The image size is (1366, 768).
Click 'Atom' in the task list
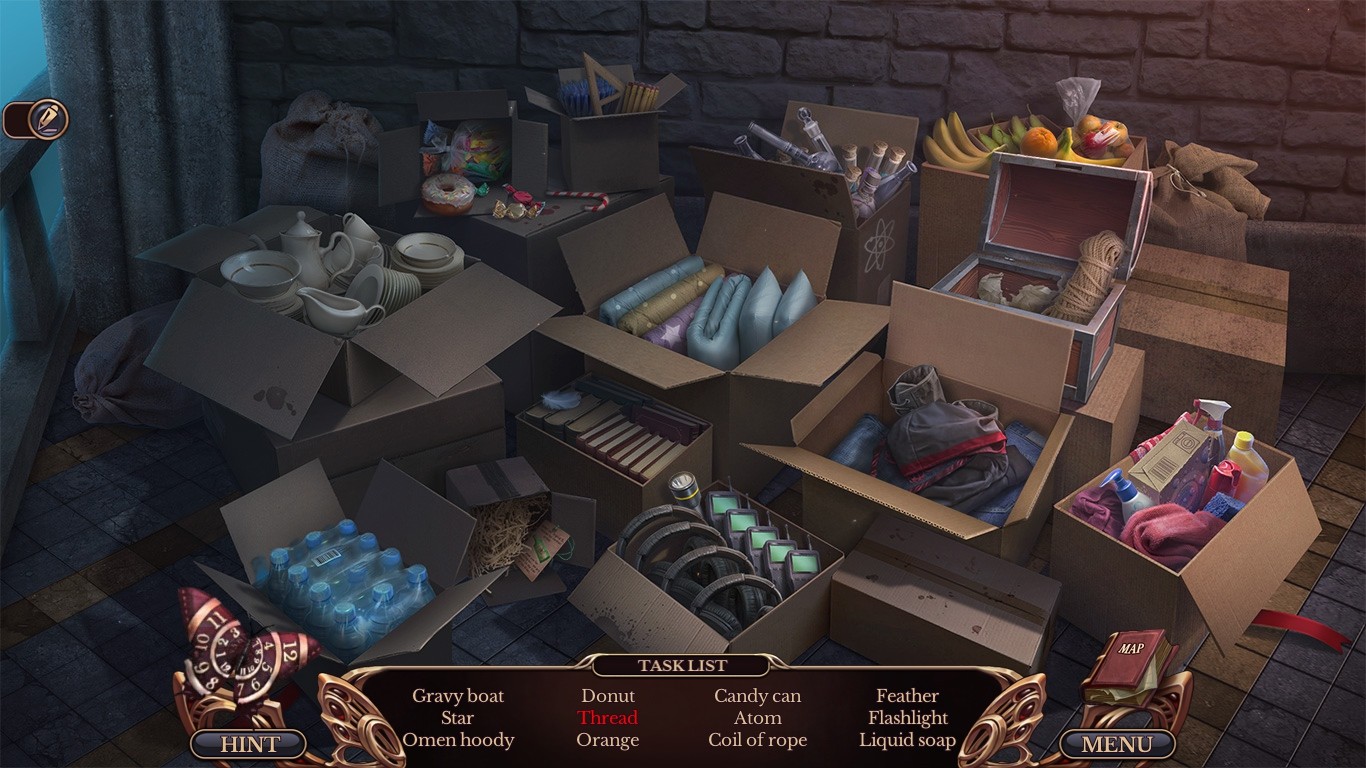(x=757, y=718)
